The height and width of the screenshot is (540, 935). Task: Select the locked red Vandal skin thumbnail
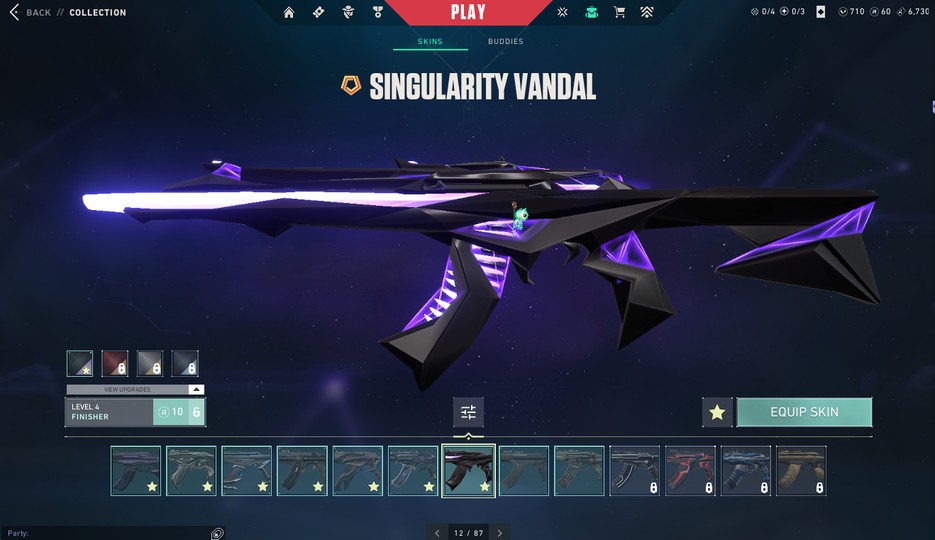click(690, 471)
